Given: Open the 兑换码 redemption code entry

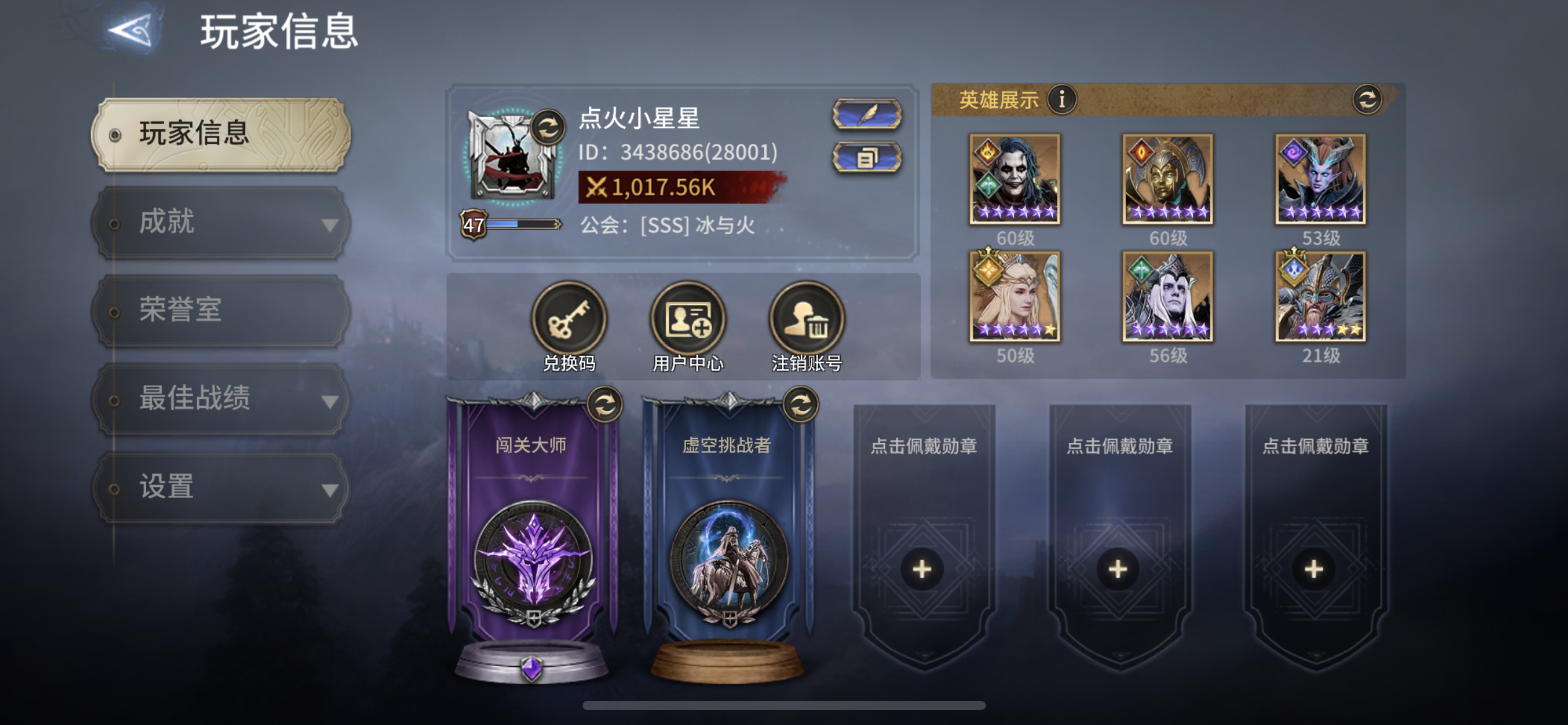Looking at the screenshot, I should click(x=568, y=318).
